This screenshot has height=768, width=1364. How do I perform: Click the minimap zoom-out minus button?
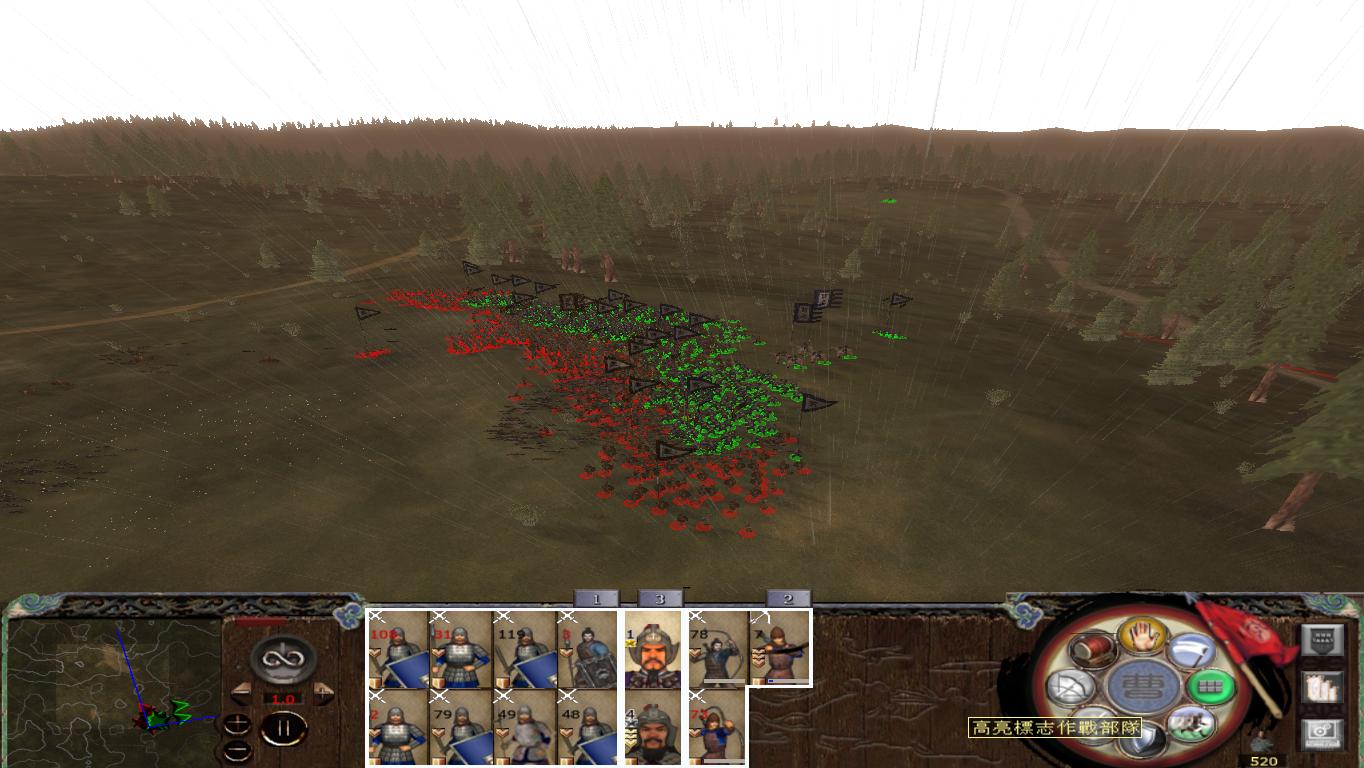coord(238,750)
